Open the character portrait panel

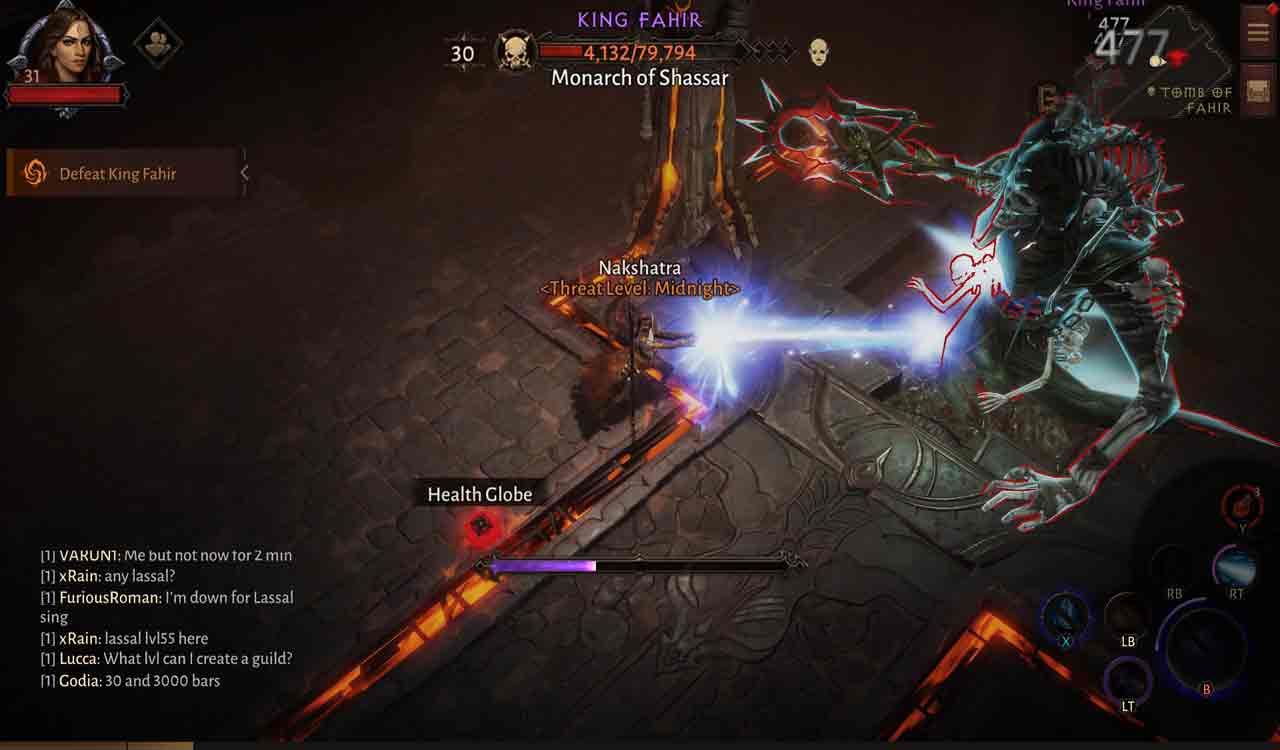[x=65, y=48]
